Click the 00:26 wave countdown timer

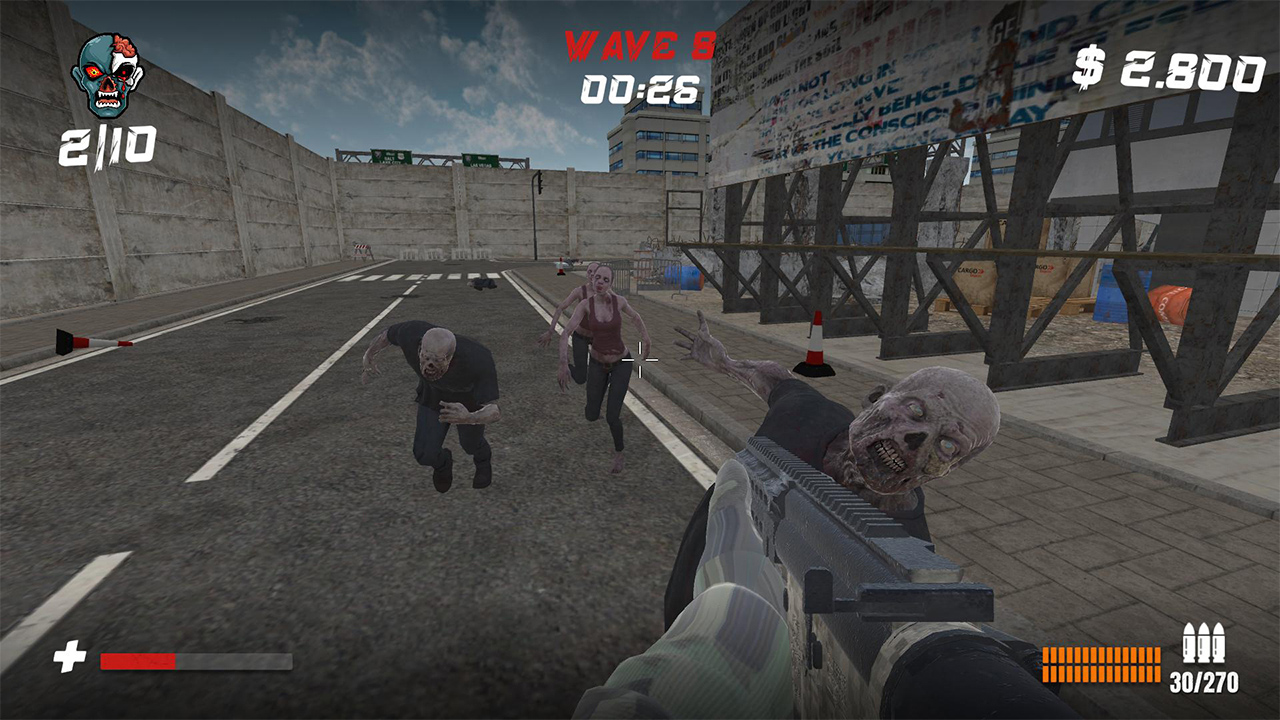pos(638,89)
